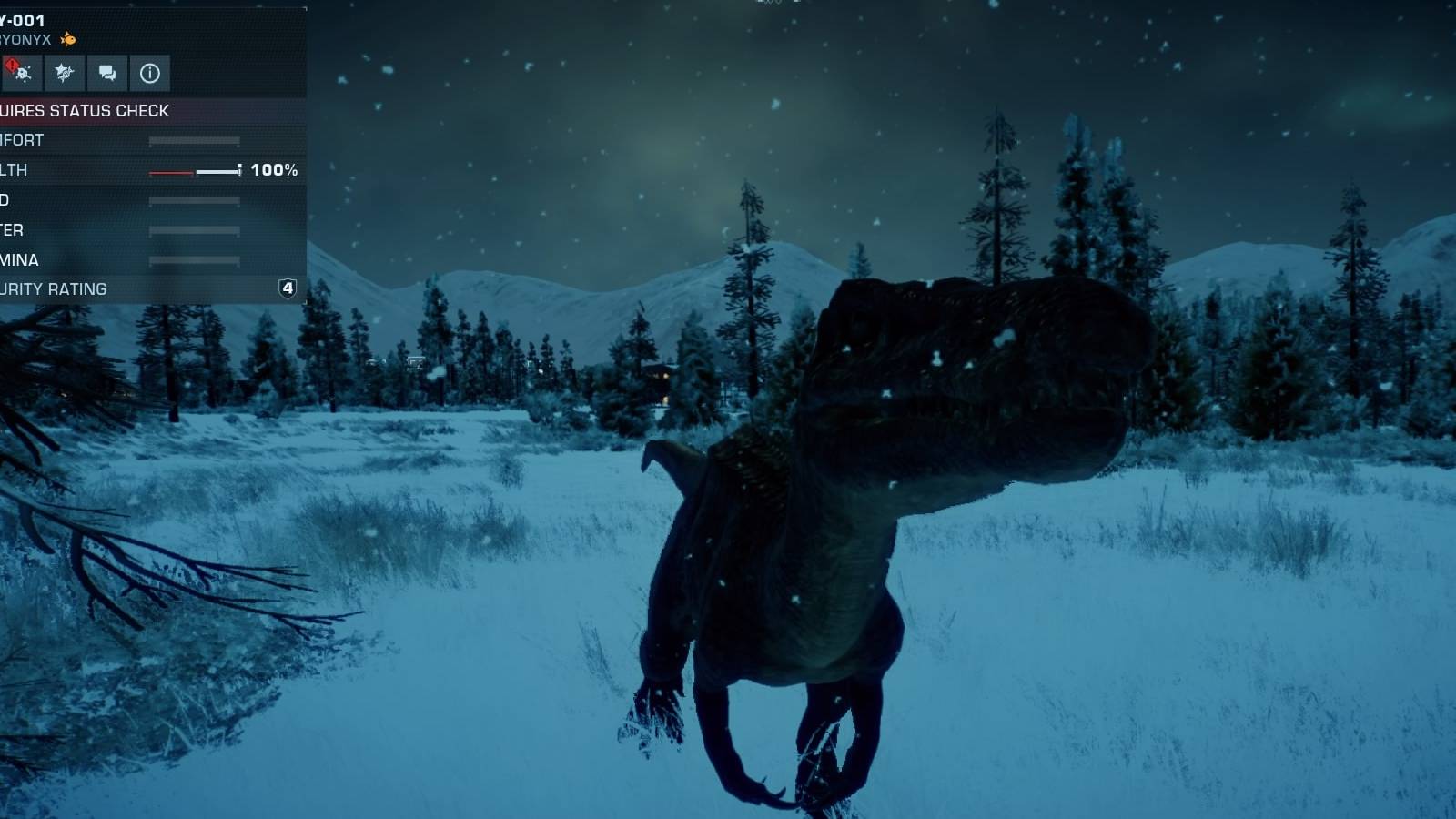Click the STAMINA stat bar
1456x819 pixels.
(x=194, y=260)
